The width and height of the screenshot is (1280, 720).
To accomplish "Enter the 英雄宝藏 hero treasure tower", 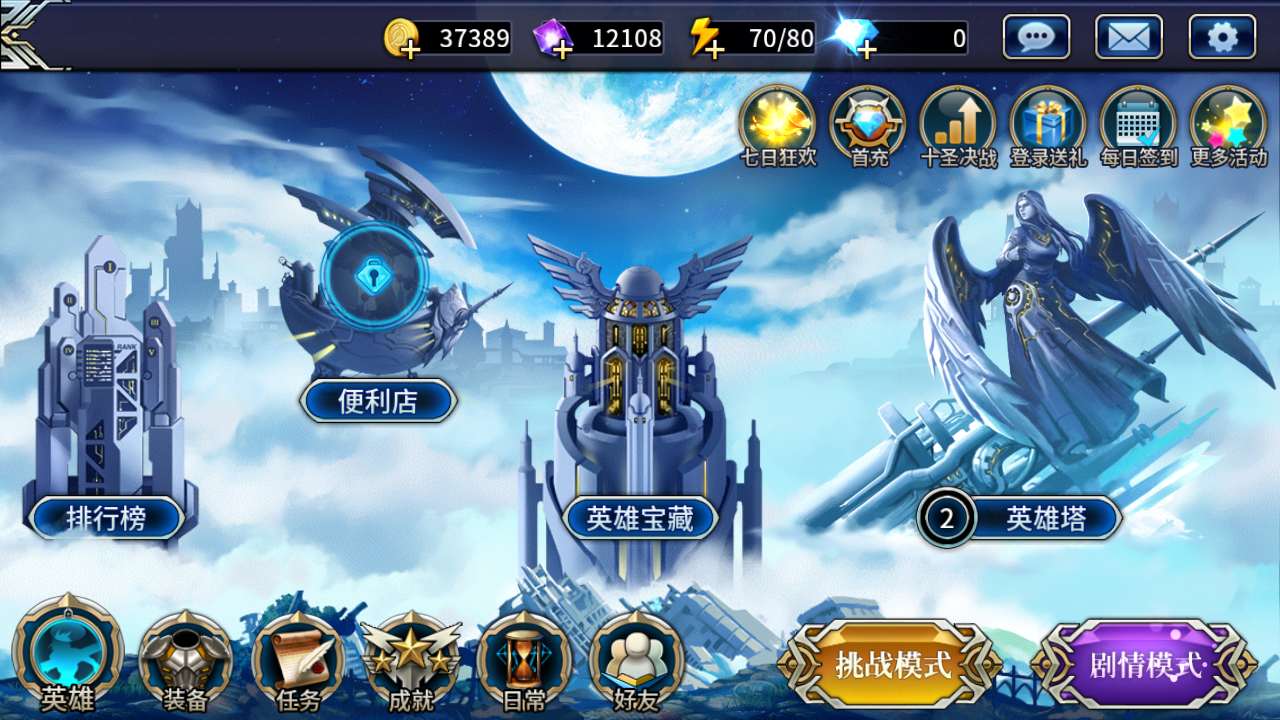I will pyautogui.click(x=640, y=518).
